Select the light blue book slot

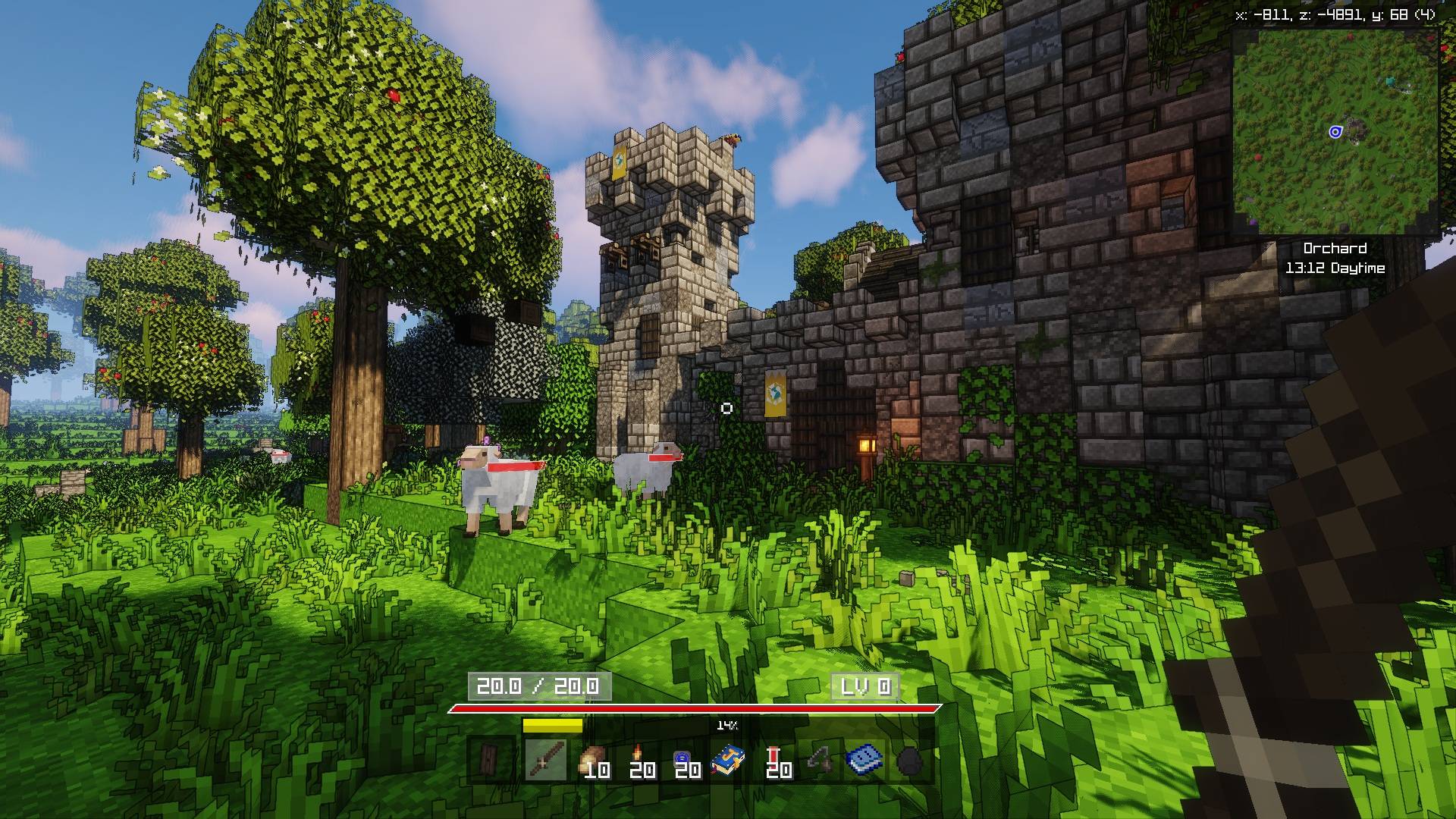click(x=864, y=760)
